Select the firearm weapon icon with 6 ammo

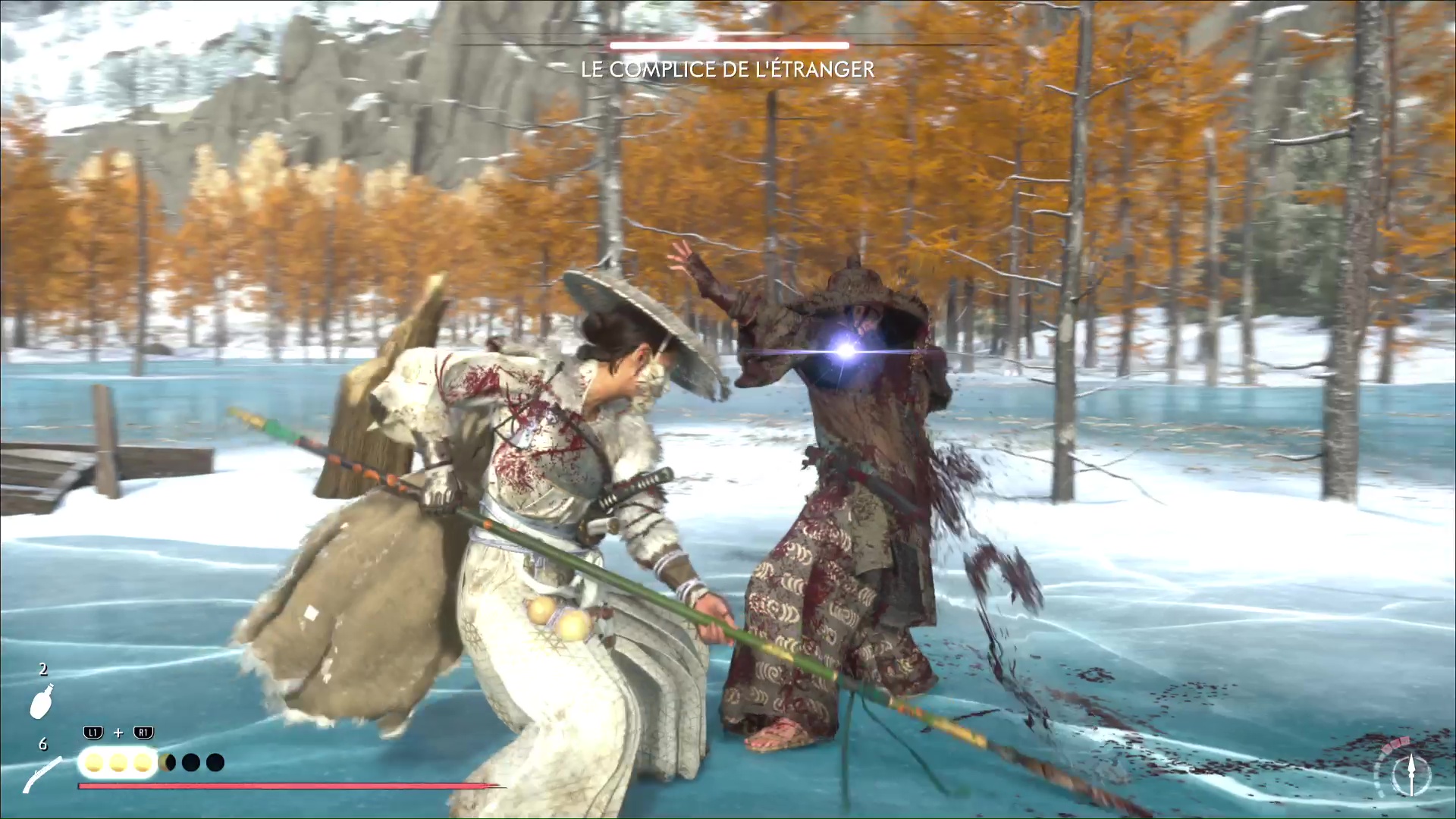(x=42, y=775)
